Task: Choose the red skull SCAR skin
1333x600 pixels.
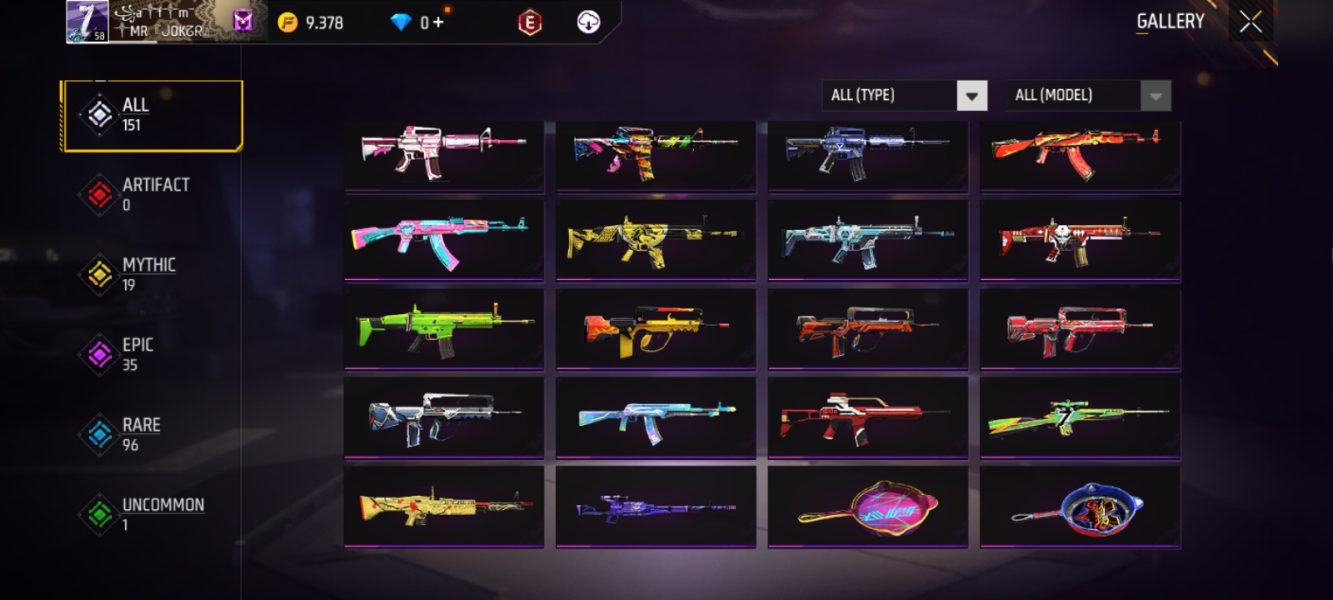Action: click(1080, 239)
